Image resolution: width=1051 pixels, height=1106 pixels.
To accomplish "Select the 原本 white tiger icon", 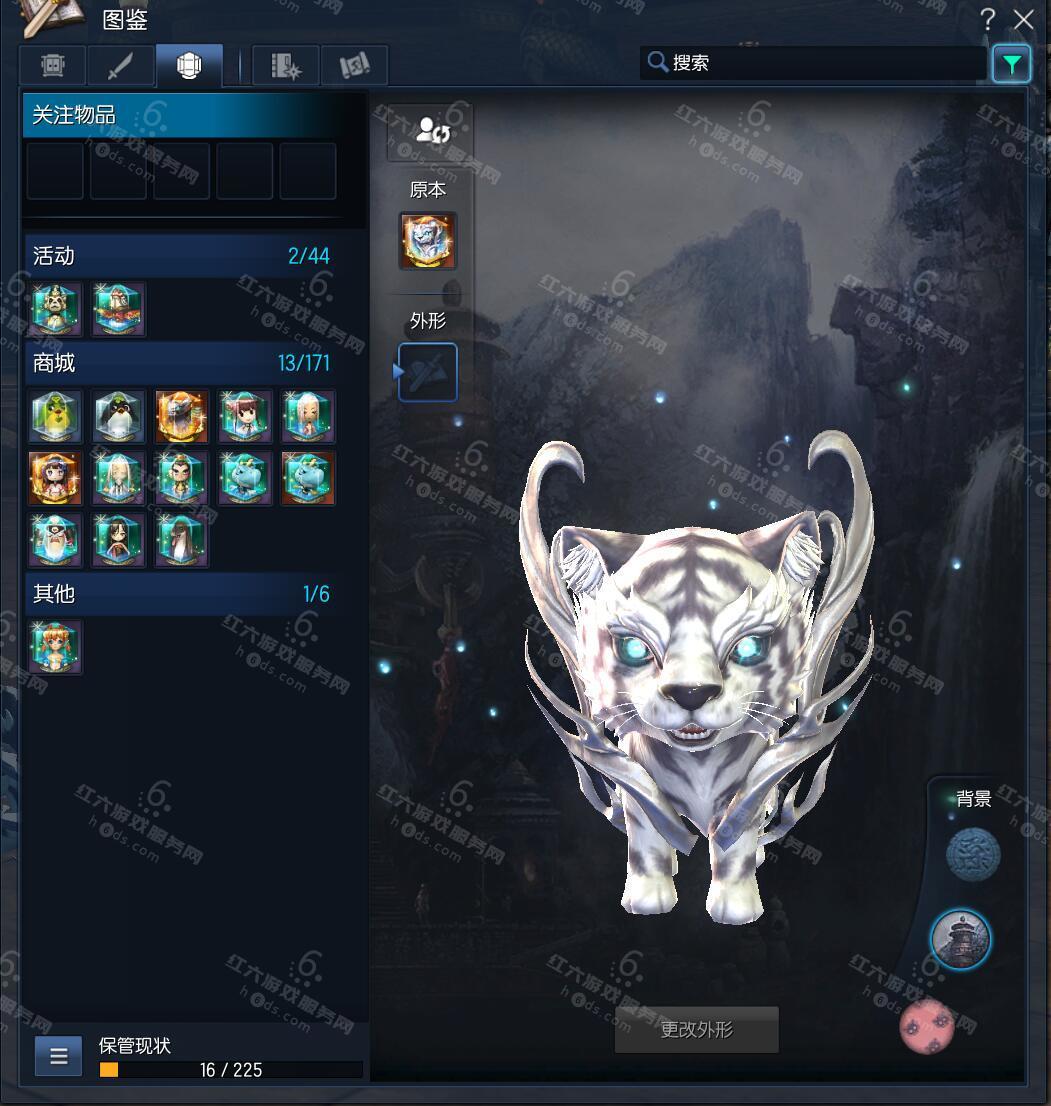I will 428,241.
